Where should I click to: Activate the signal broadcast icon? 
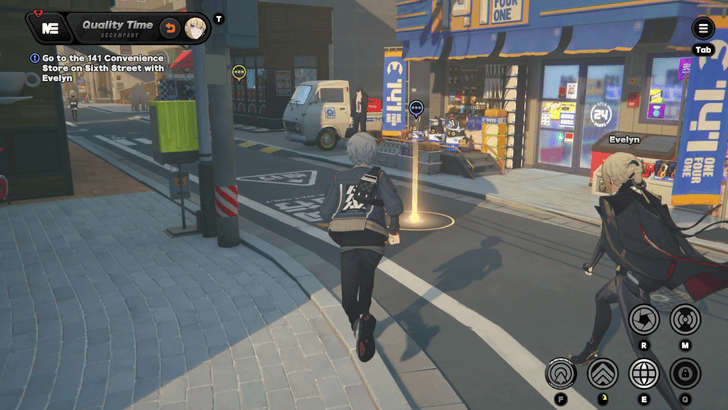pos(685,320)
